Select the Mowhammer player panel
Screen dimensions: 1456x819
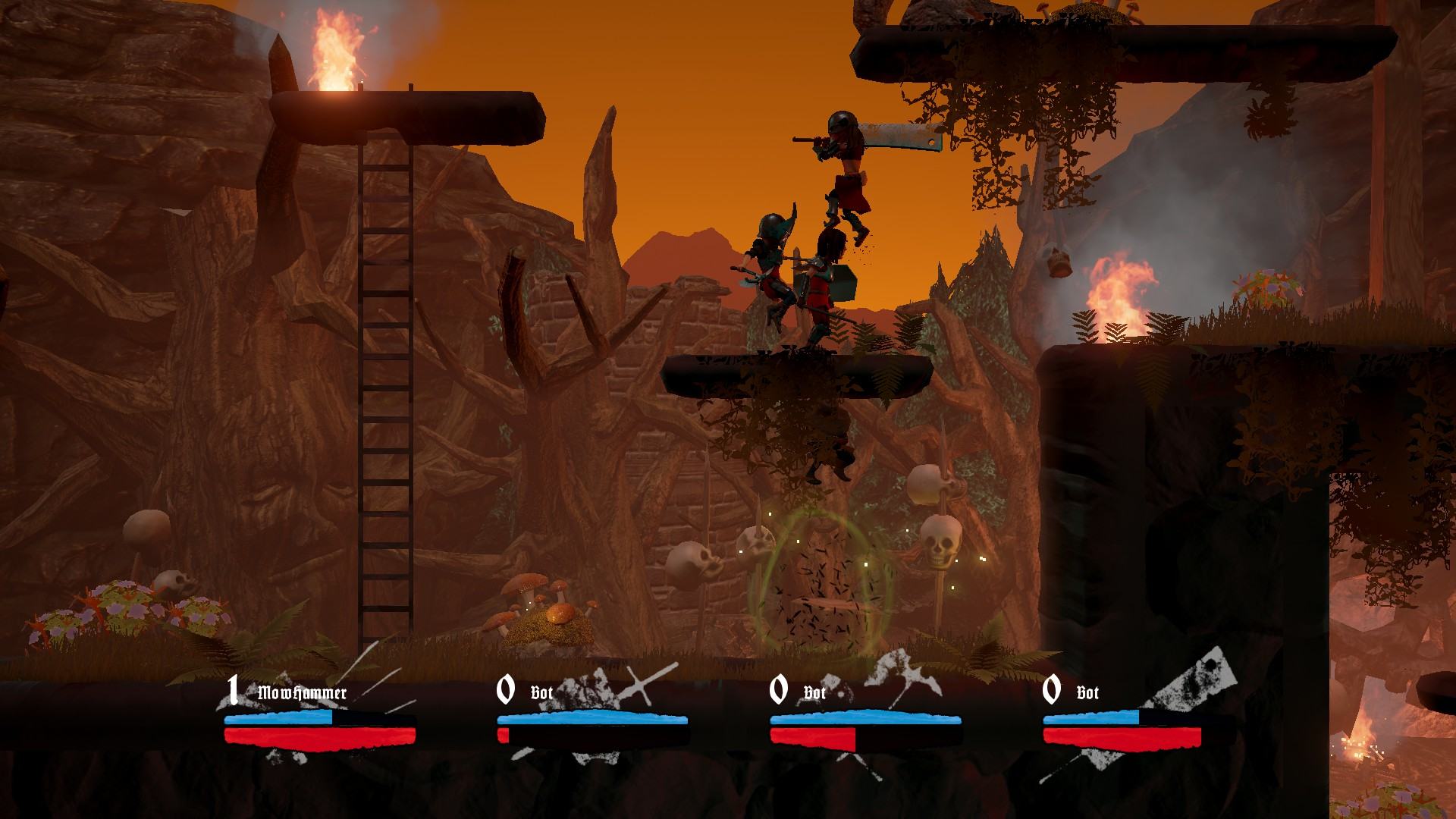coord(319,717)
